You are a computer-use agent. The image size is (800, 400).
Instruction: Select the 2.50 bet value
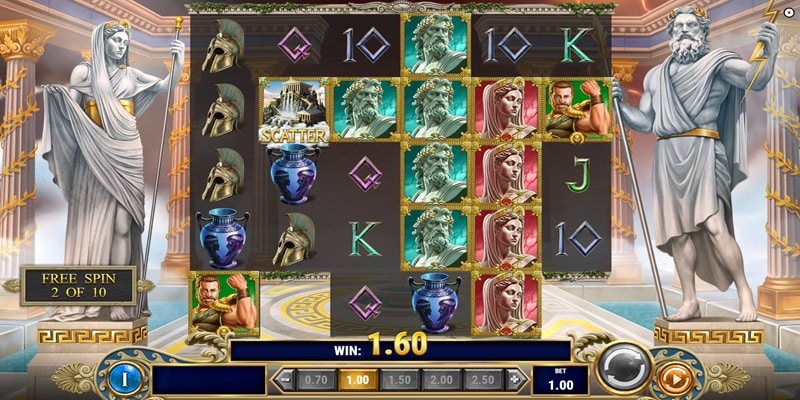483,380
